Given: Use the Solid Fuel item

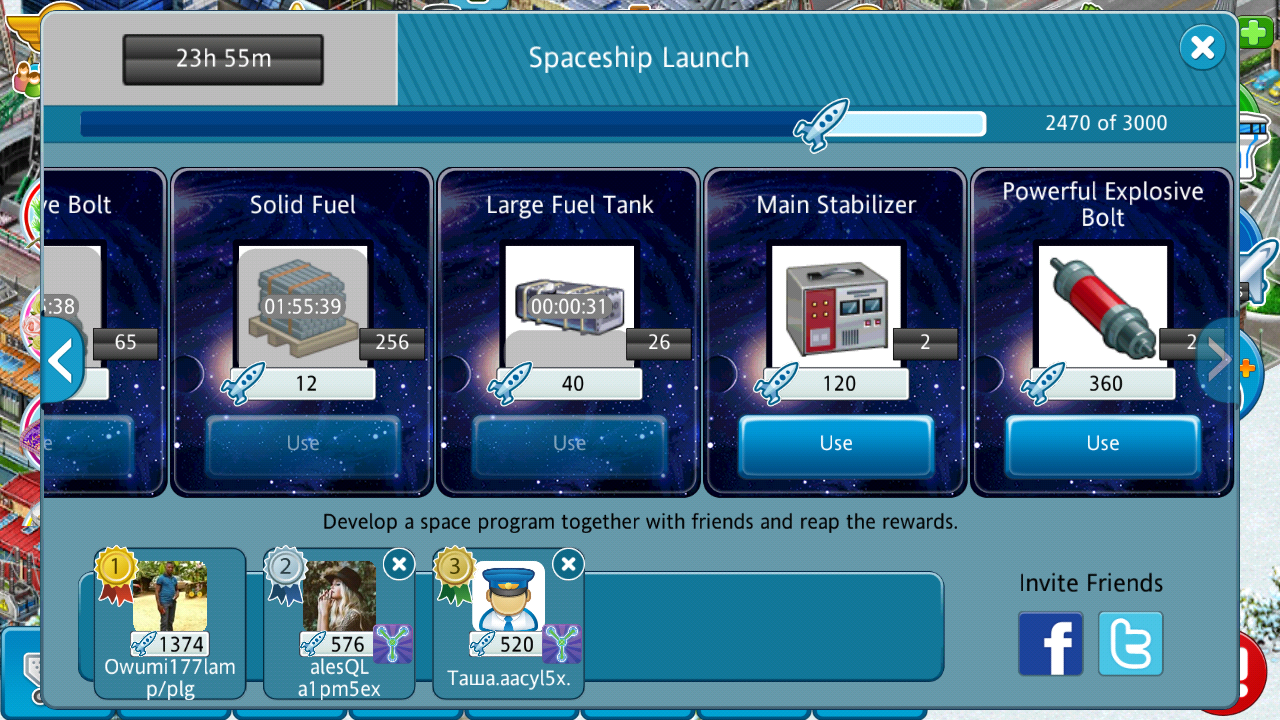Looking at the screenshot, I should tap(303, 444).
